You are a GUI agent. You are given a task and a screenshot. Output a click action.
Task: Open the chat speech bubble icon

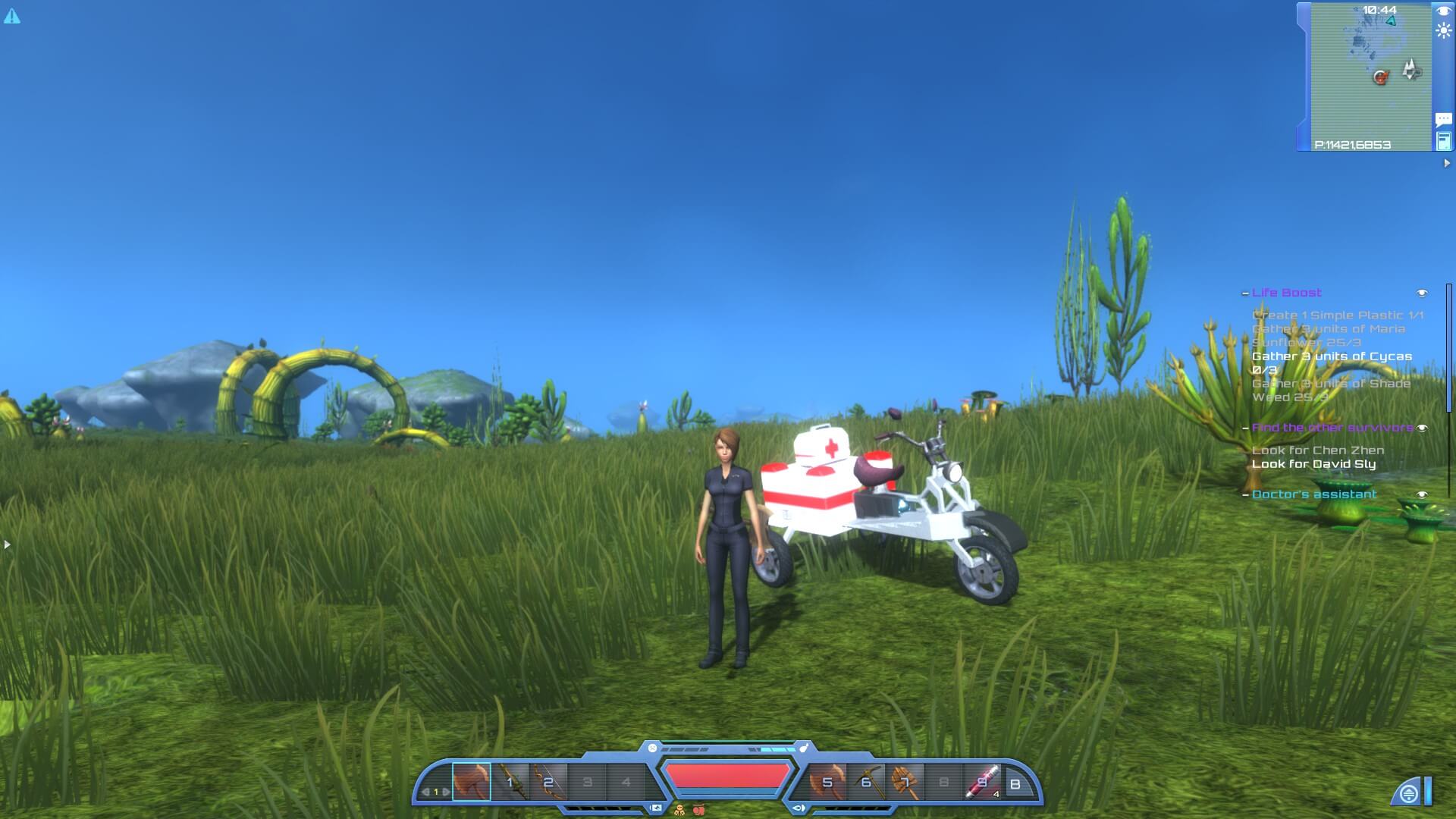(x=1443, y=119)
